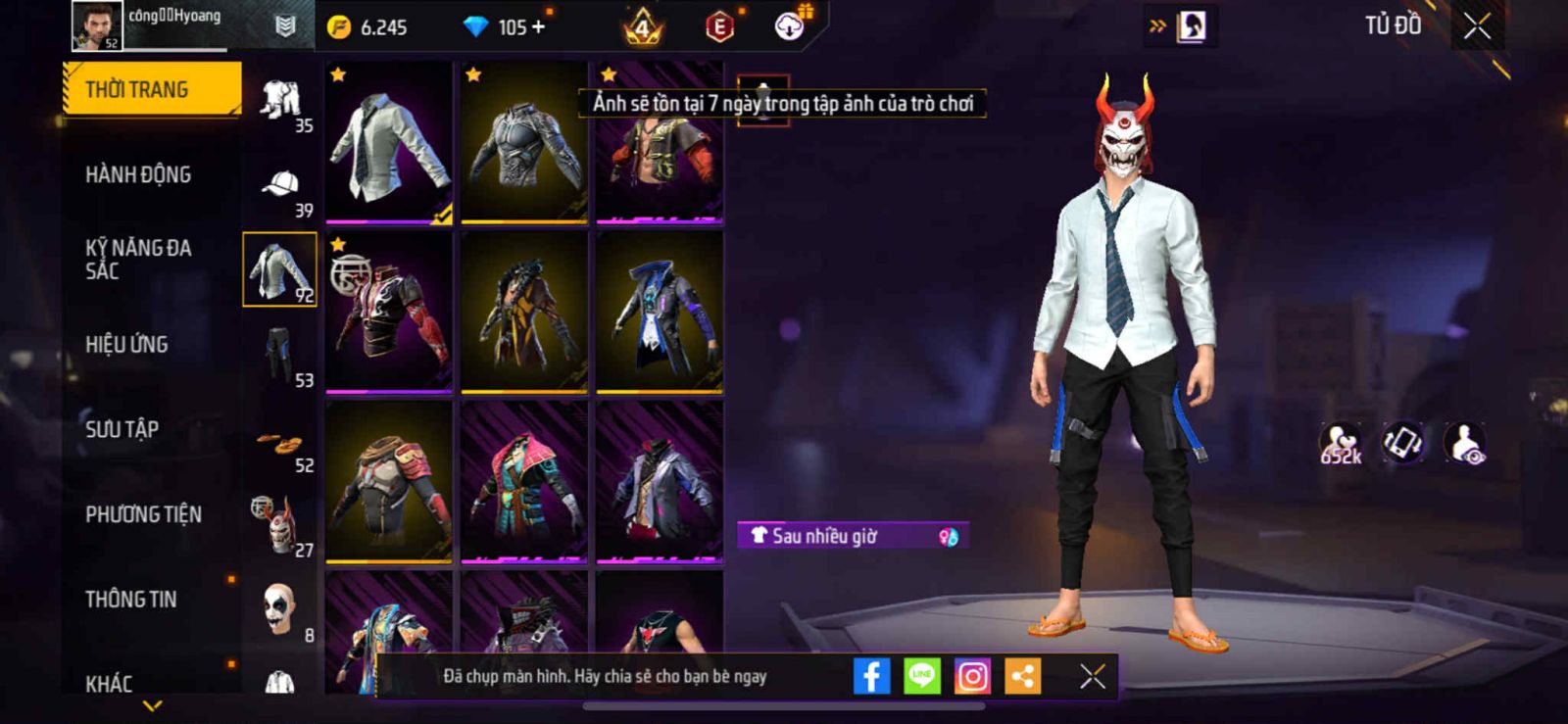Screen dimensions: 1568x724
Task: Select the white shirt with tie outfit
Action: click(x=389, y=142)
